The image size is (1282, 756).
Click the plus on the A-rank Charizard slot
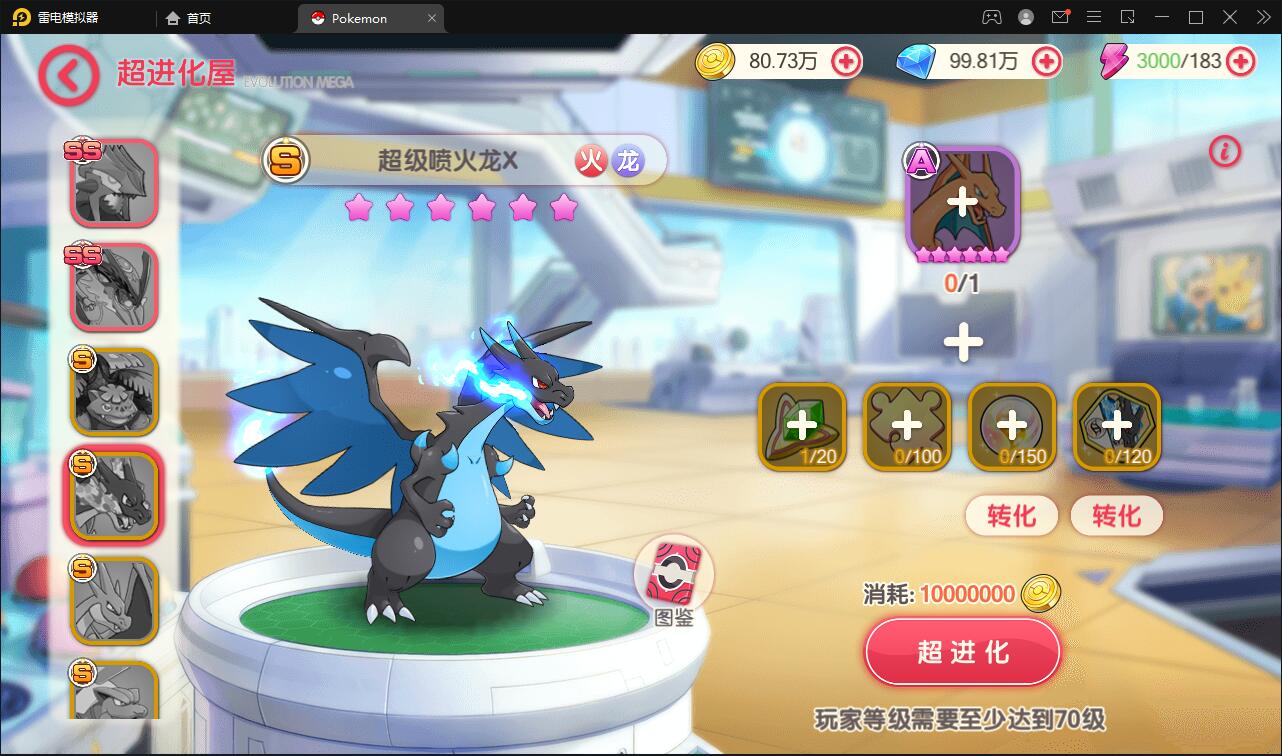(961, 200)
